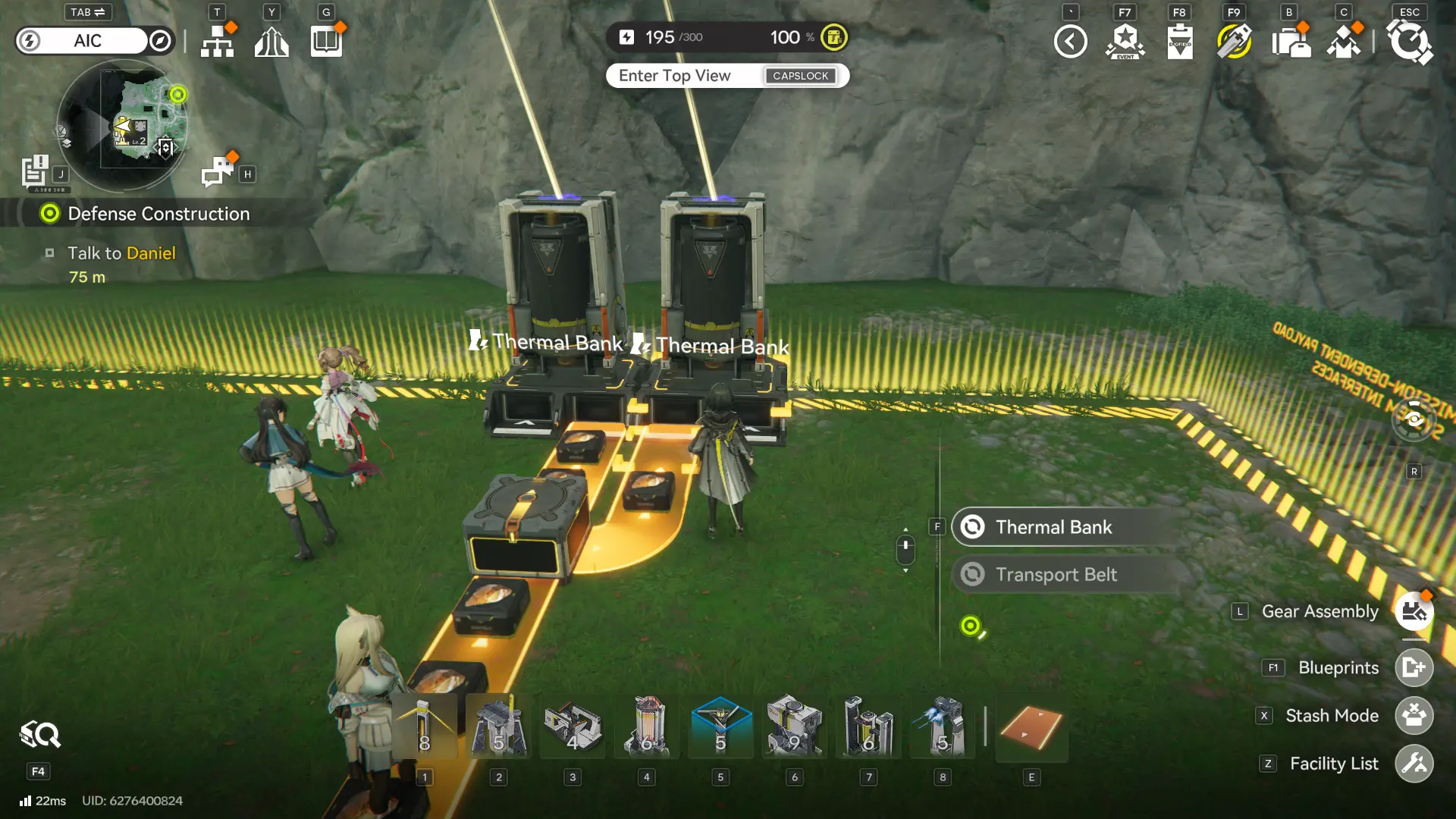The width and height of the screenshot is (1456, 819).
Task: Click the magnifier search icon
Action: pos(40,735)
